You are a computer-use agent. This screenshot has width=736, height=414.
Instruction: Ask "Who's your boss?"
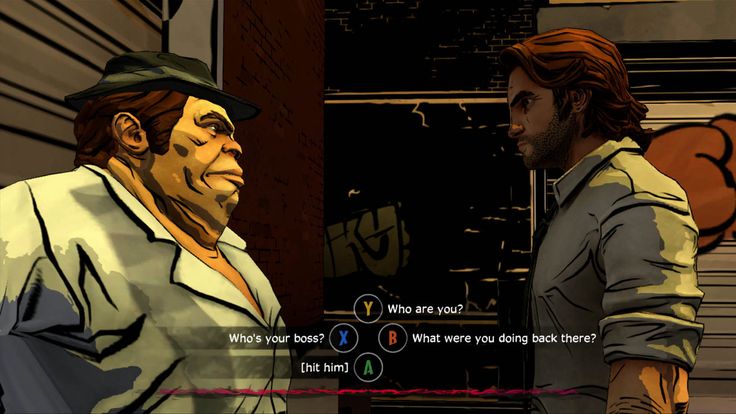(x=274, y=338)
